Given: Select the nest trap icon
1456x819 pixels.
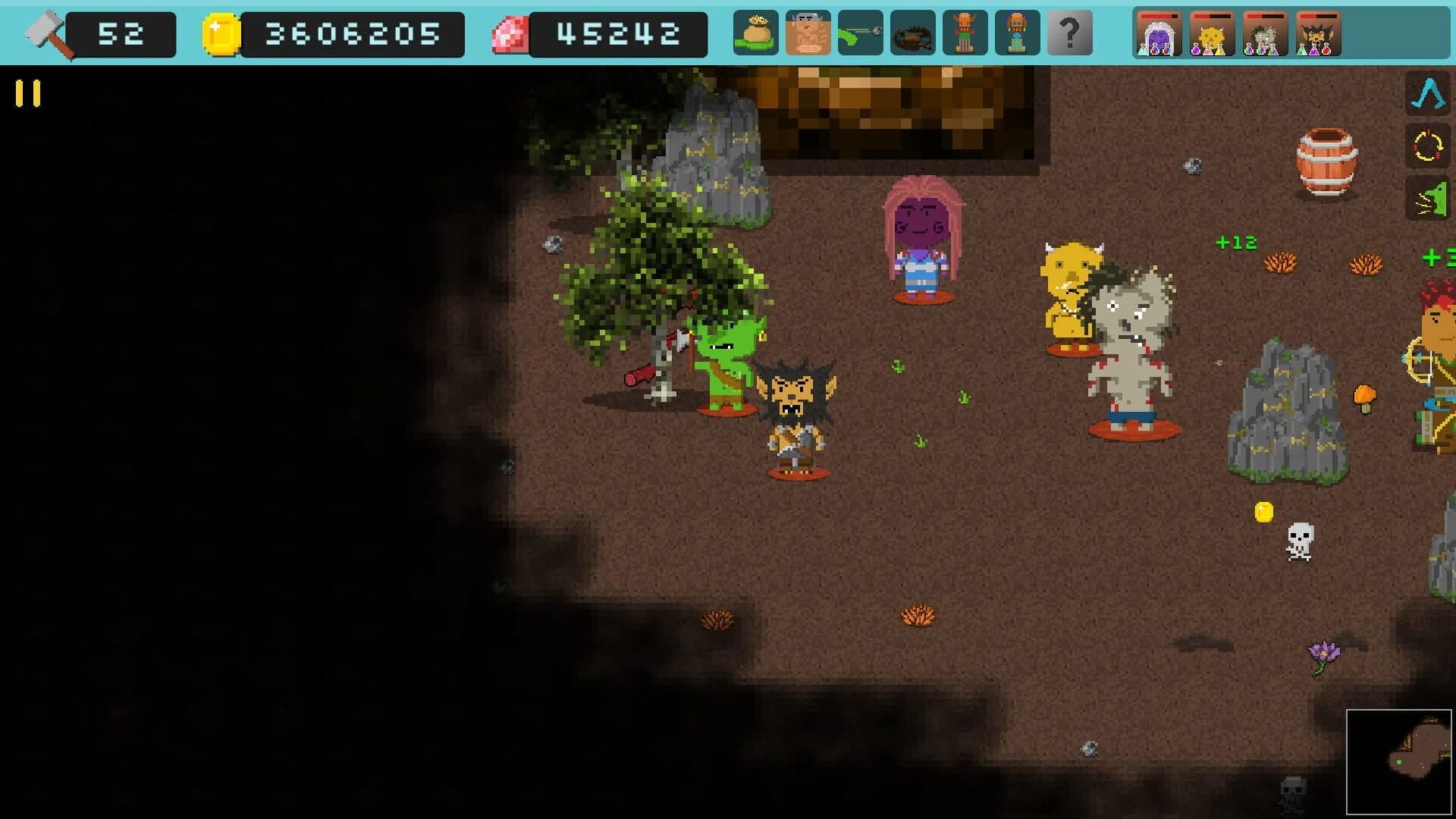Looking at the screenshot, I should pyautogui.click(x=914, y=33).
